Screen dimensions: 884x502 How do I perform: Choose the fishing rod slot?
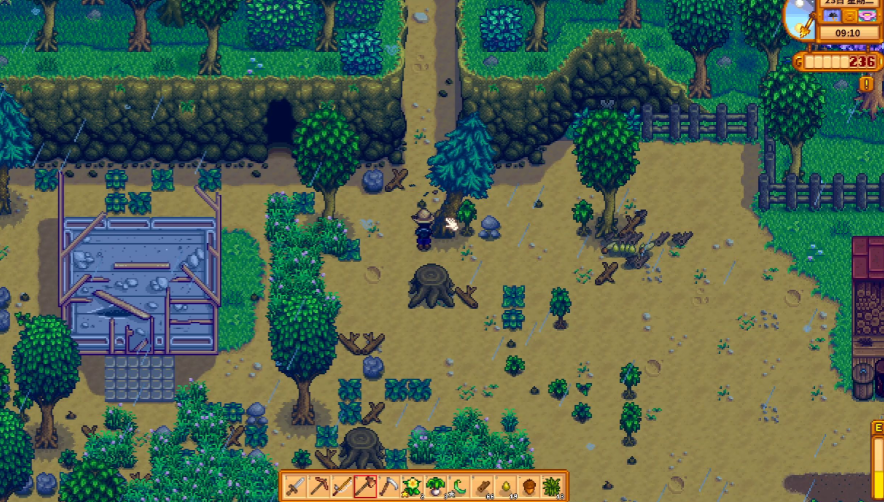pos(341,487)
